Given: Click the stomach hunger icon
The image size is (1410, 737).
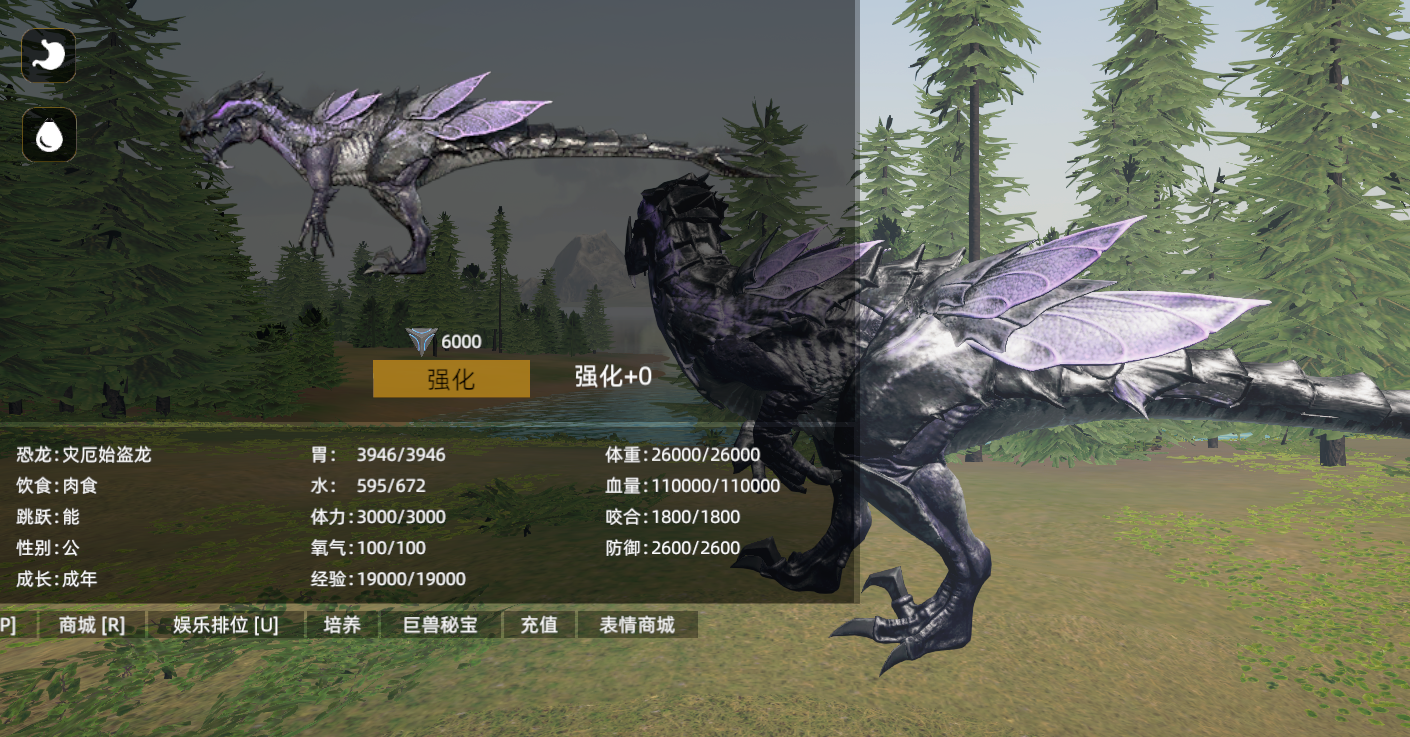Looking at the screenshot, I should (x=49, y=55).
